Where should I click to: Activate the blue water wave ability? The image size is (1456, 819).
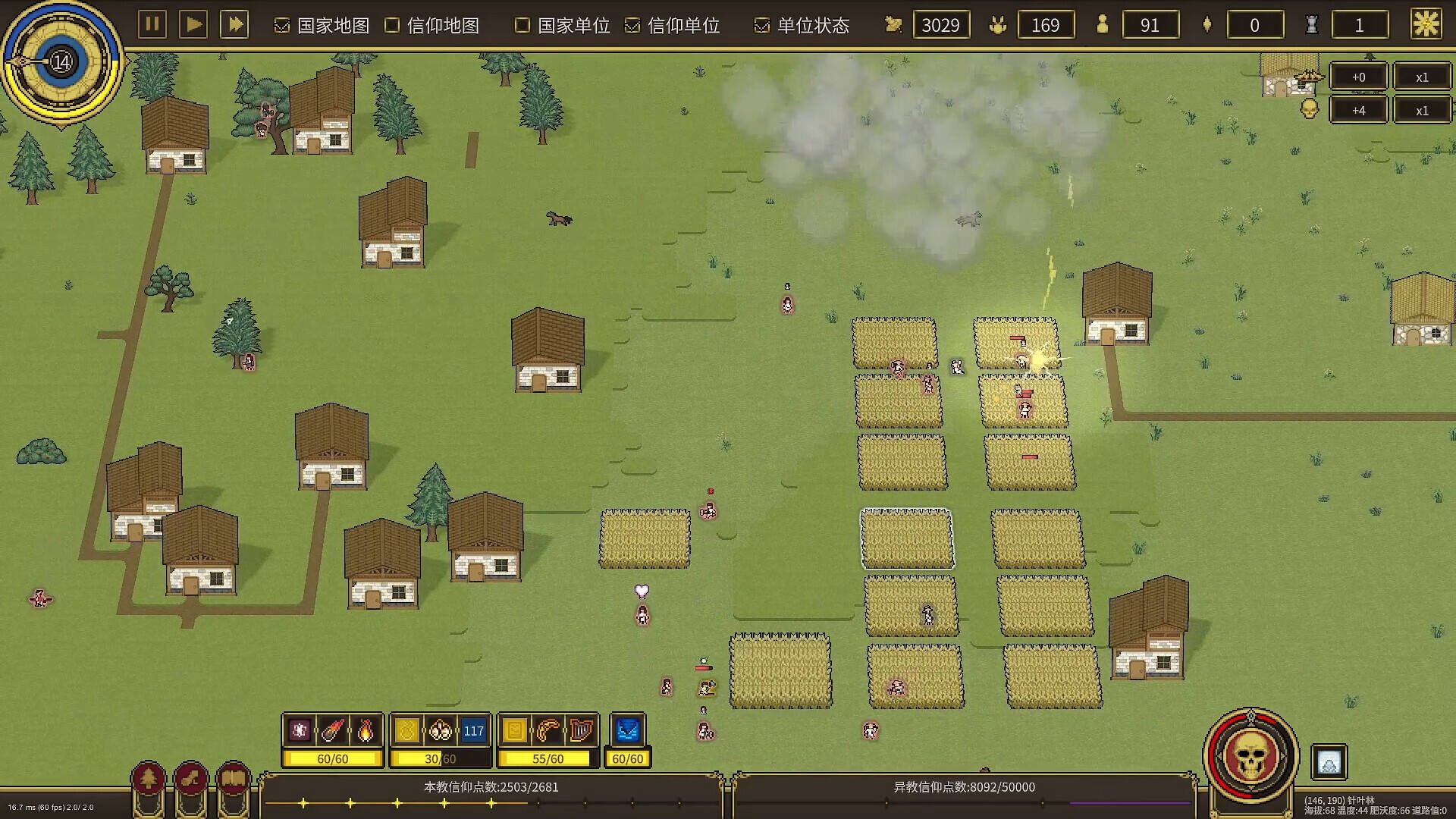coord(627,730)
